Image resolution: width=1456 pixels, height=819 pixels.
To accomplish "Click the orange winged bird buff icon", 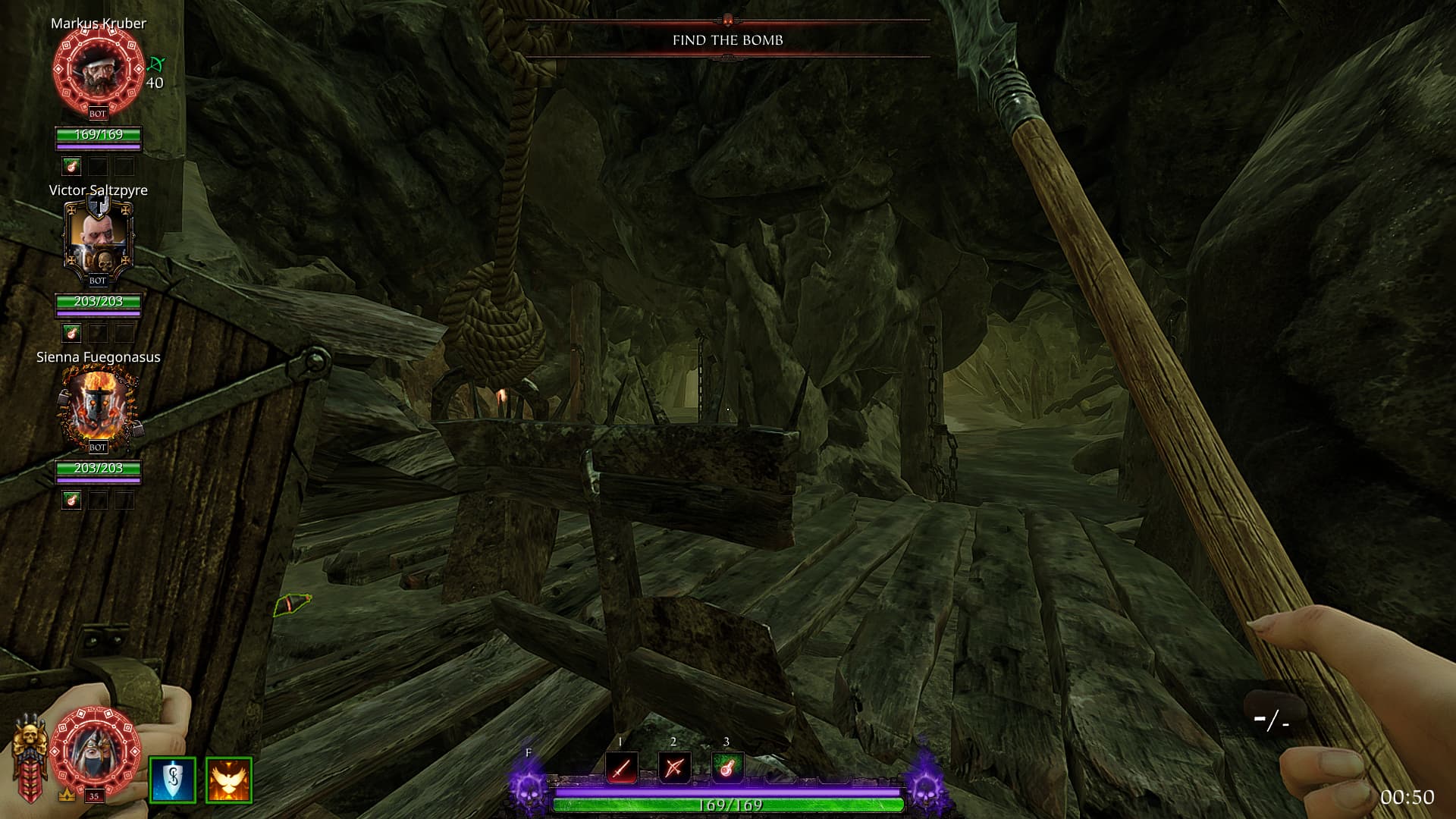I will 228,780.
